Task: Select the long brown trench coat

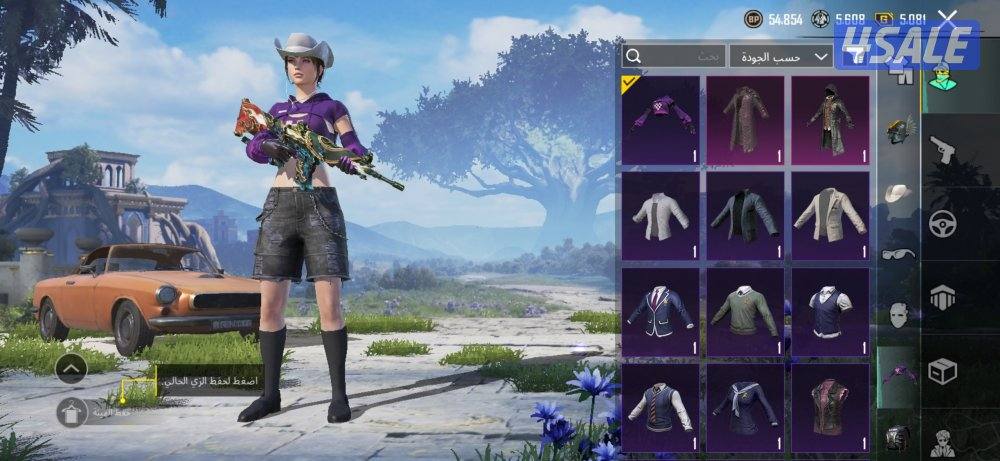Action: (x=746, y=119)
